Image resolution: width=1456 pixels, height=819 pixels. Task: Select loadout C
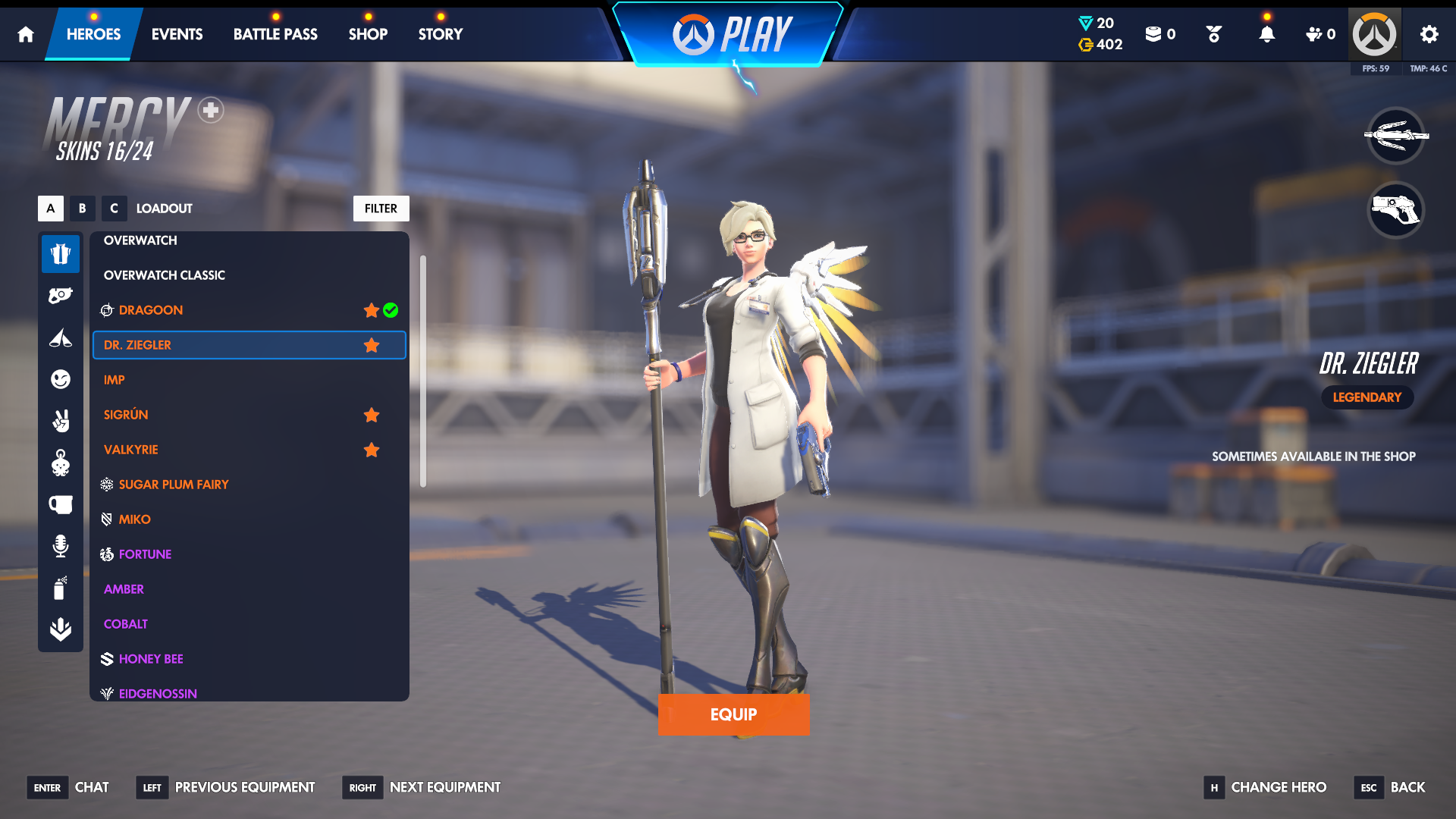[x=114, y=209]
